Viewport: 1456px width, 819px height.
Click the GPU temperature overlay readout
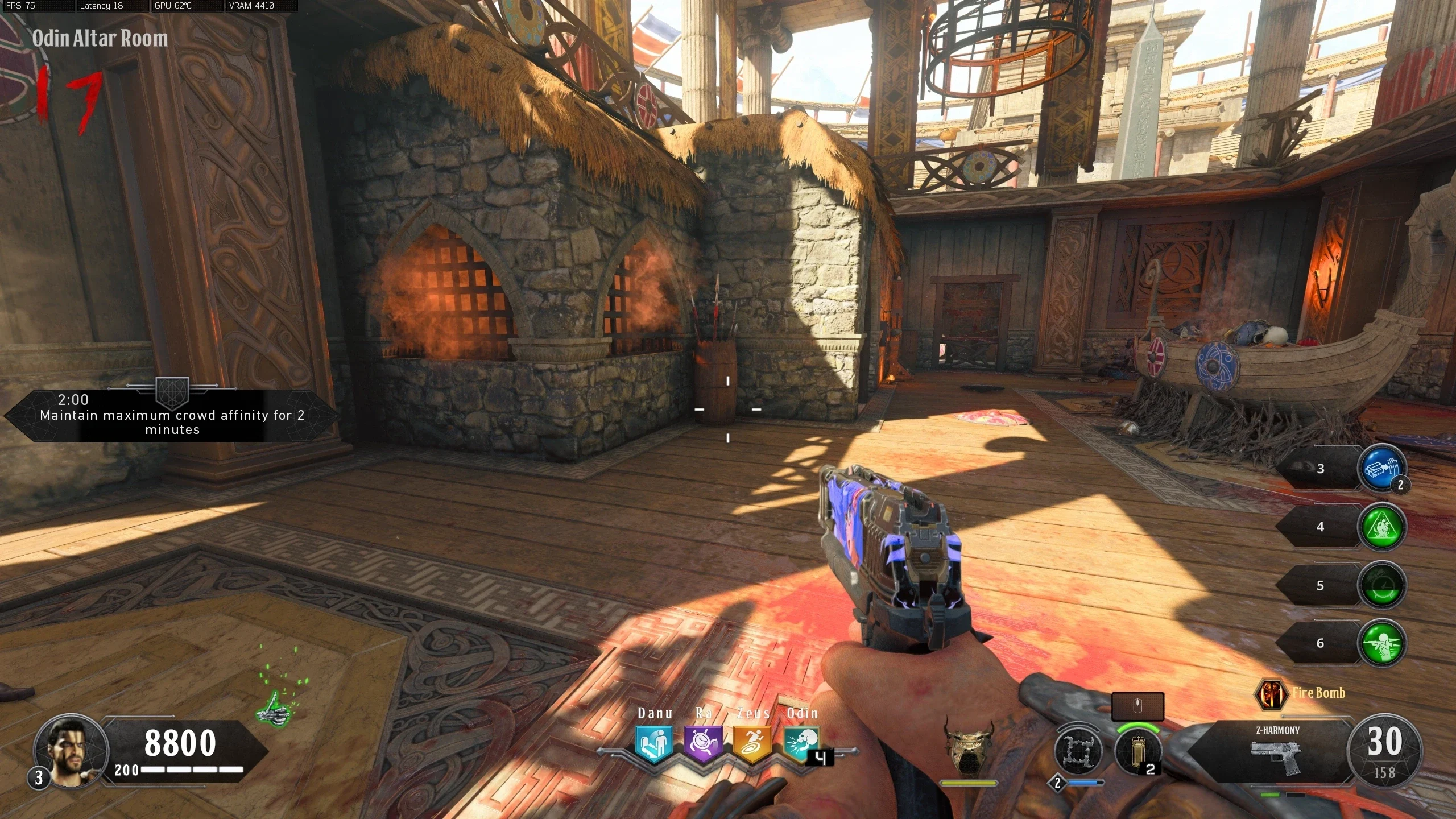click(173, 6)
